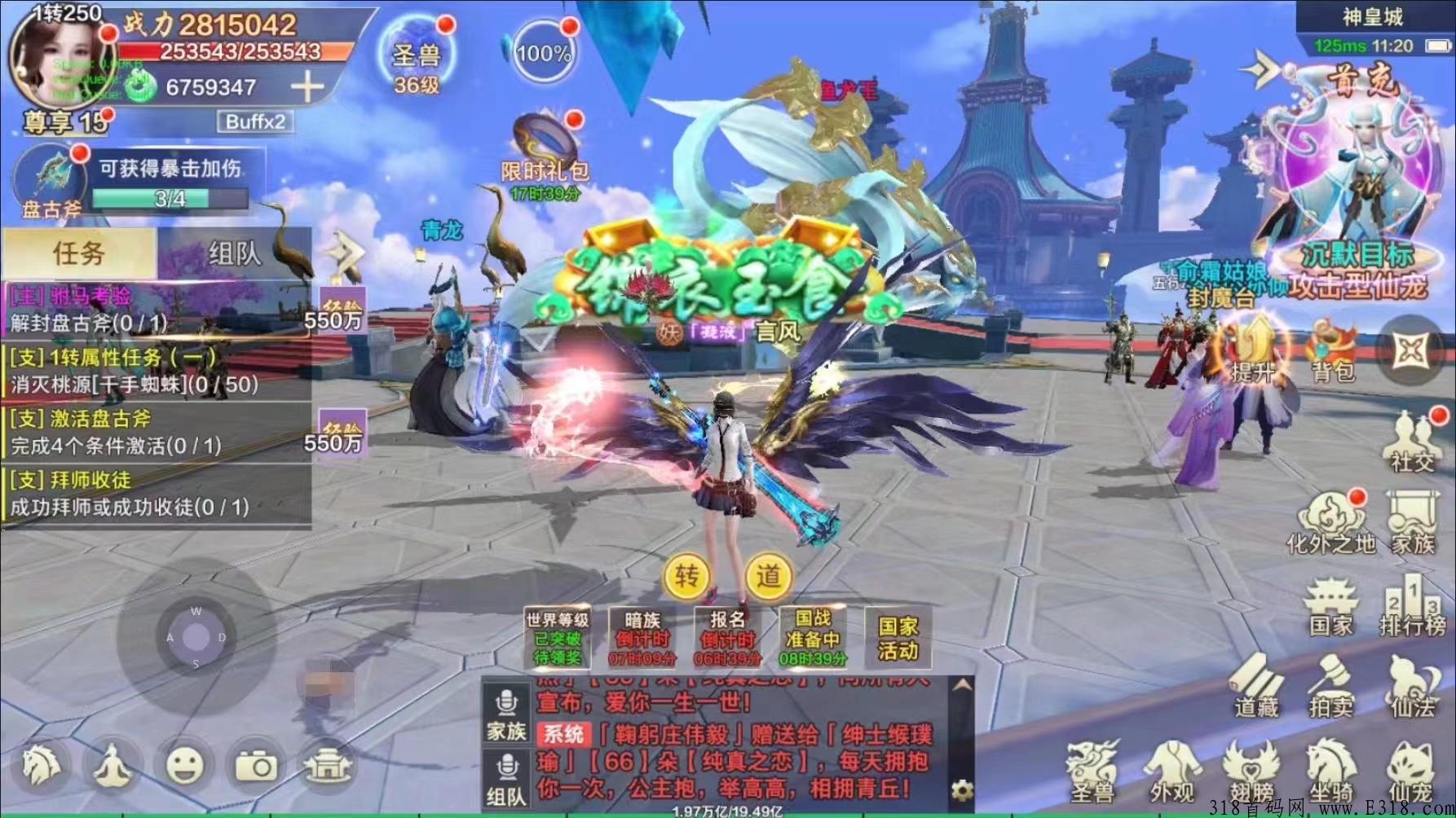Click the yellow 转 round button

(686, 576)
